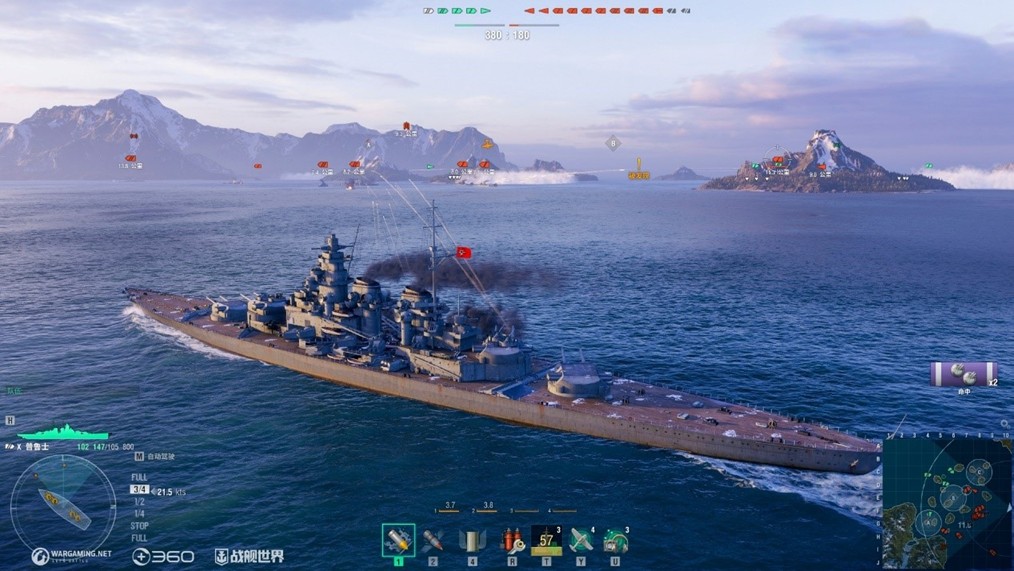Activate the Damage Control Party consumable
1014x571 pixels.
click(x=513, y=540)
